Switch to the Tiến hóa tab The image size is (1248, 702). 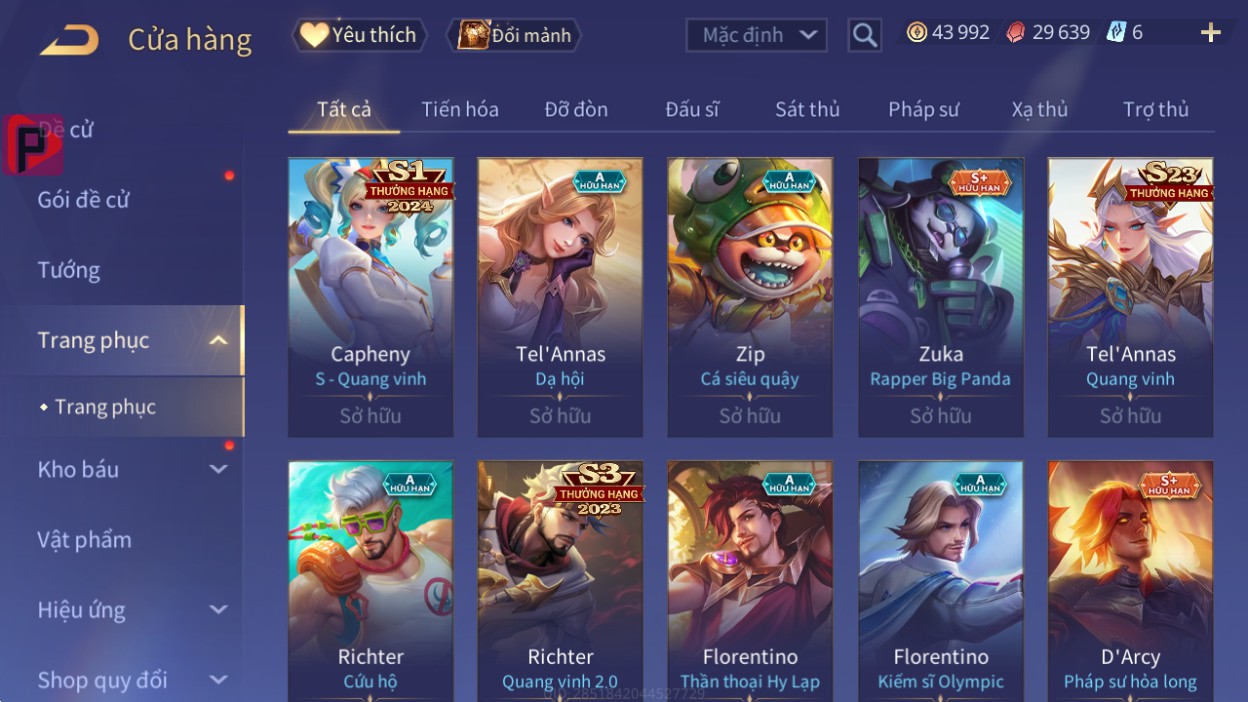click(x=460, y=110)
